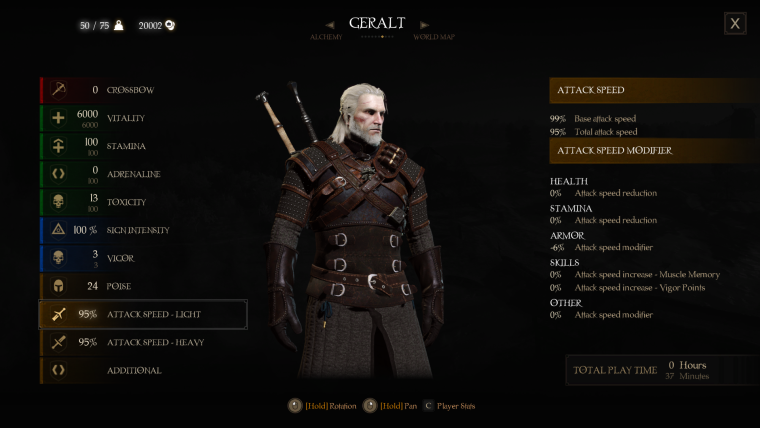Open the Adrenaline stat details
The height and width of the screenshot is (428, 760).
click(142, 174)
